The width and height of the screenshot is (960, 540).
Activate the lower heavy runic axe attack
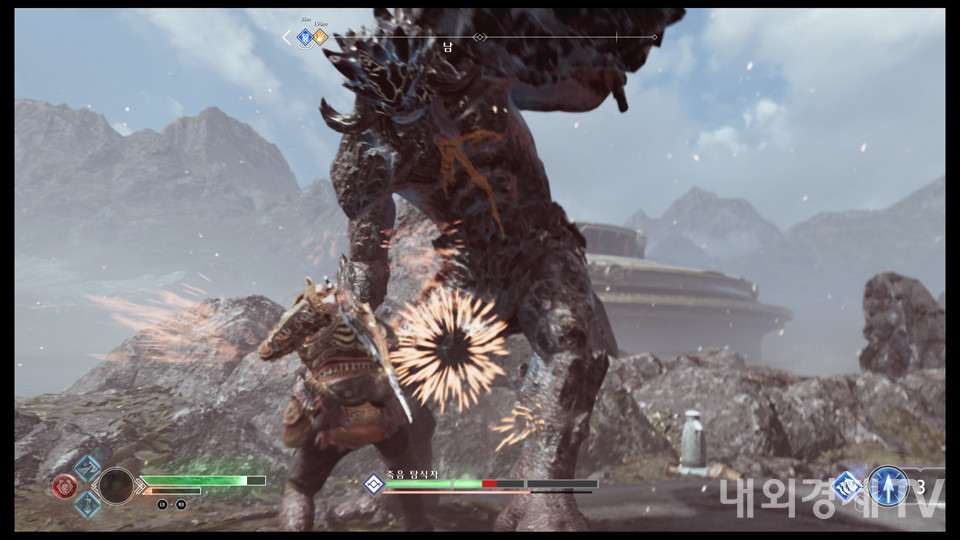[88, 503]
